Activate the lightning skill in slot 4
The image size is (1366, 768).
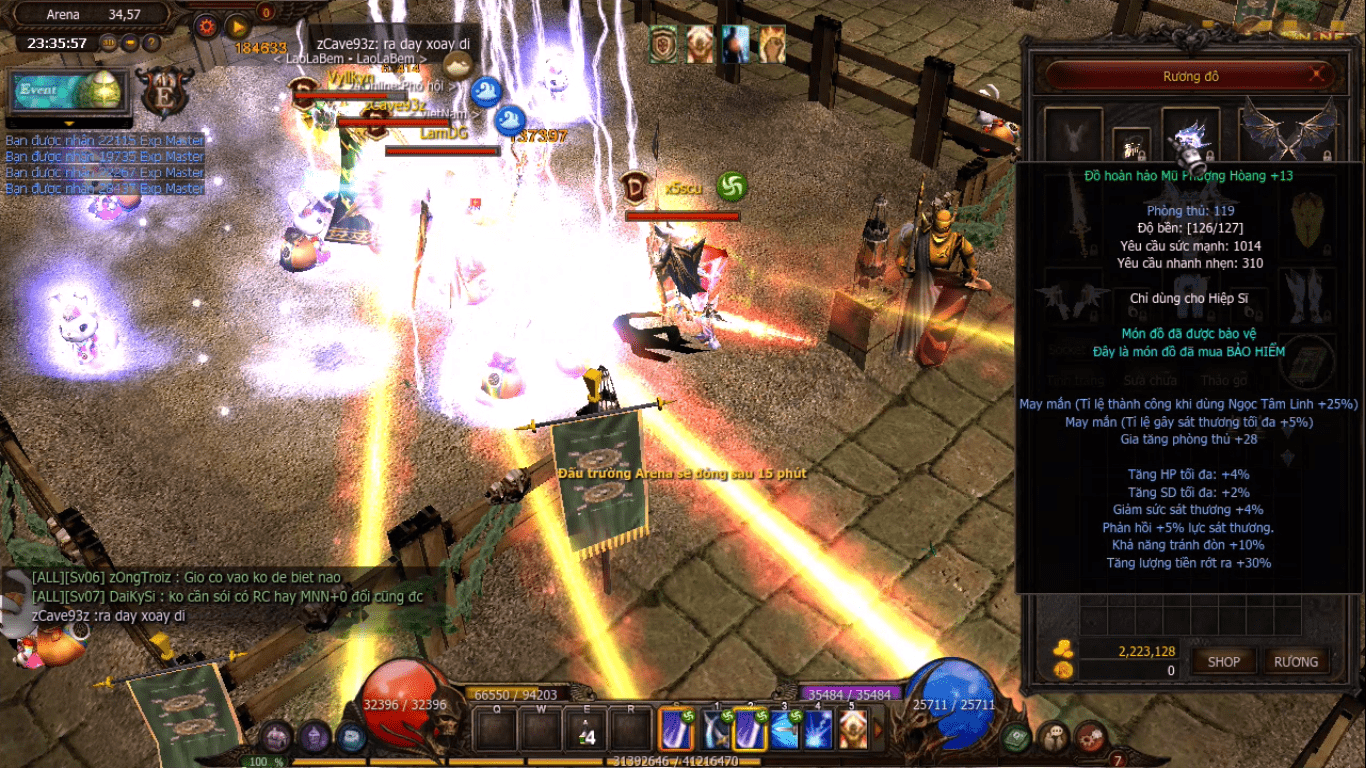(817, 731)
